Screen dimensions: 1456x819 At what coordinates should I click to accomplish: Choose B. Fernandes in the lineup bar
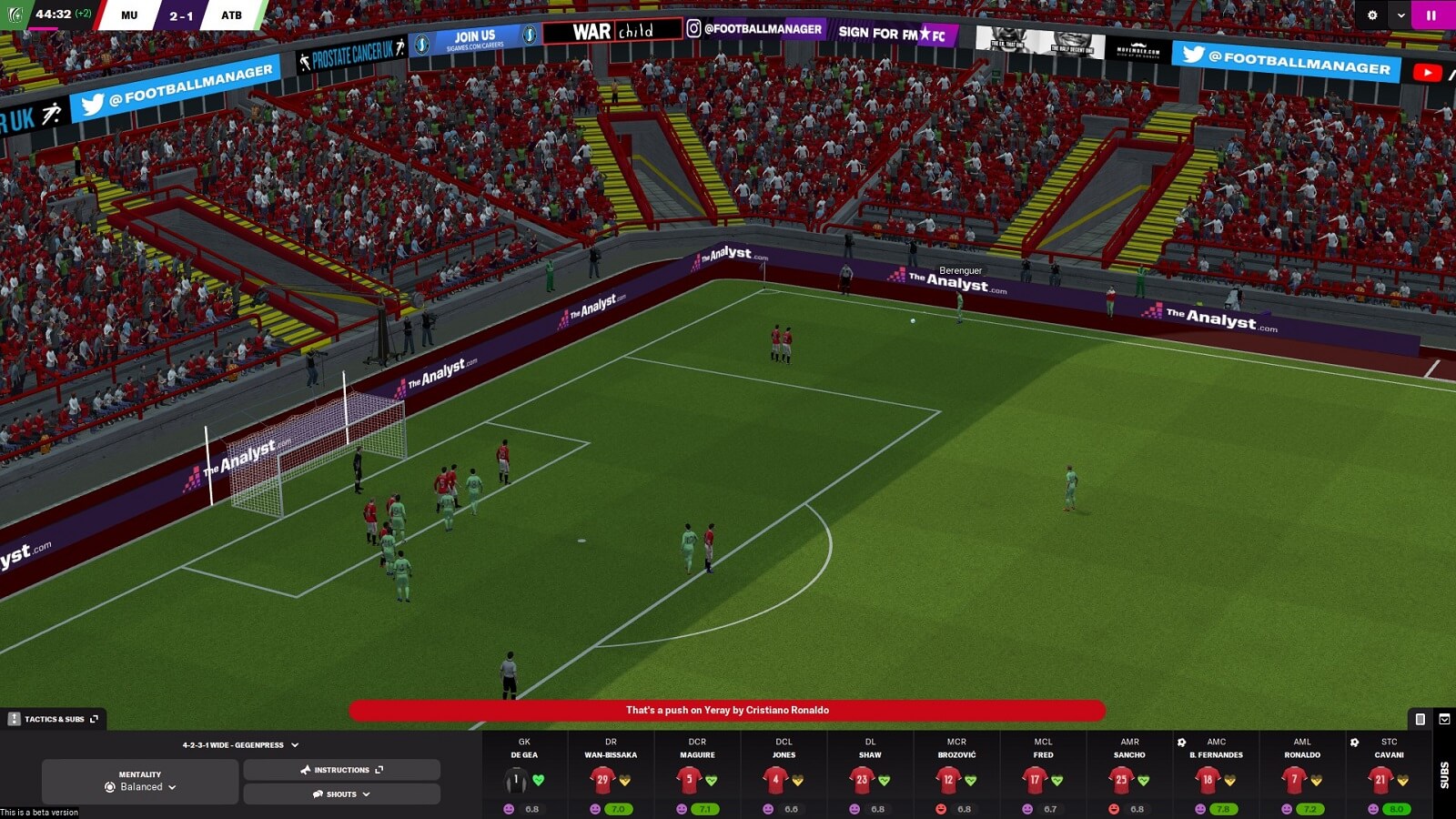[1208, 779]
